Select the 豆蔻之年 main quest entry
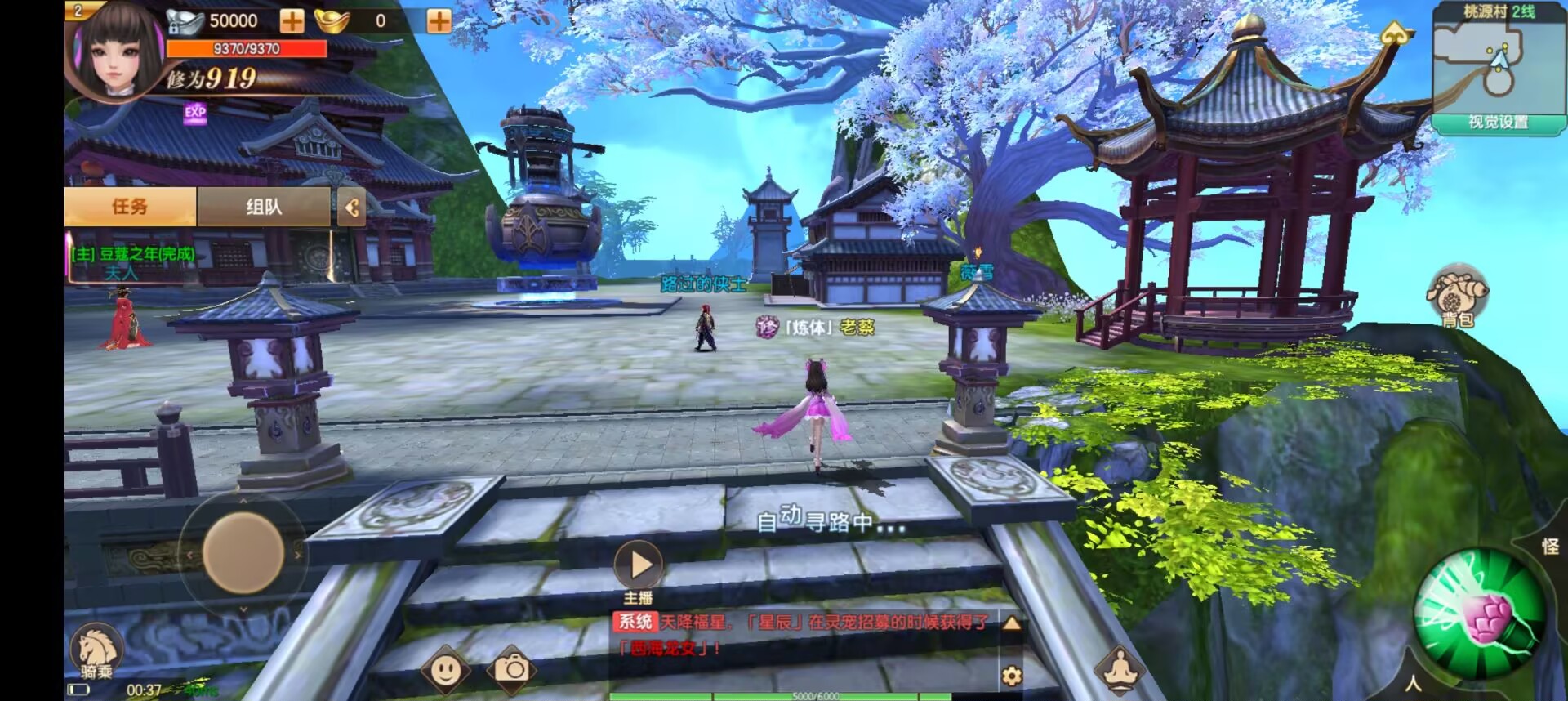The height and width of the screenshot is (701, 1568). pyautogui.click(x=133, y=255)
